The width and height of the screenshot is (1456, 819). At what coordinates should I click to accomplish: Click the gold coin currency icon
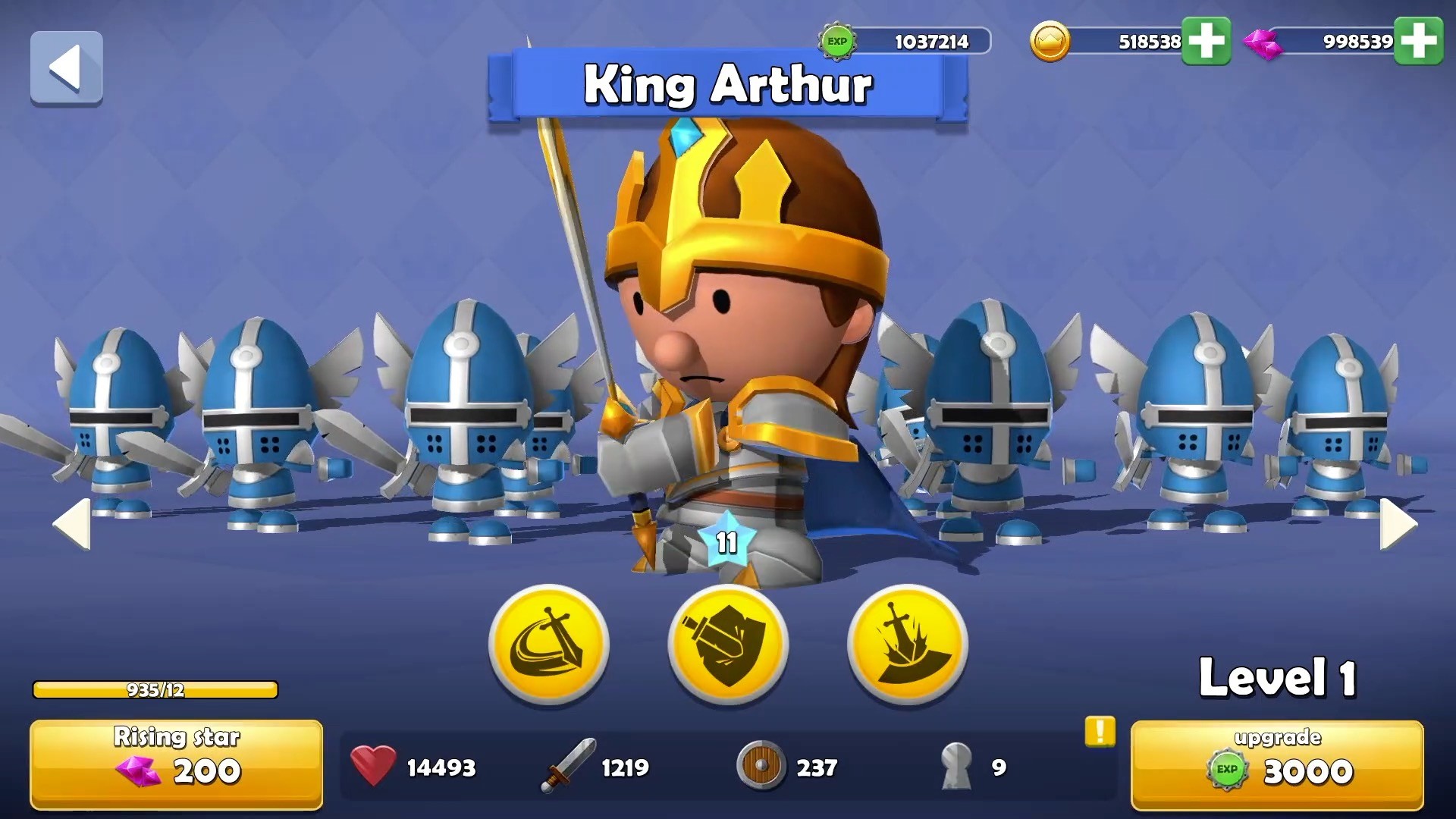click(x=1052, y=42)
